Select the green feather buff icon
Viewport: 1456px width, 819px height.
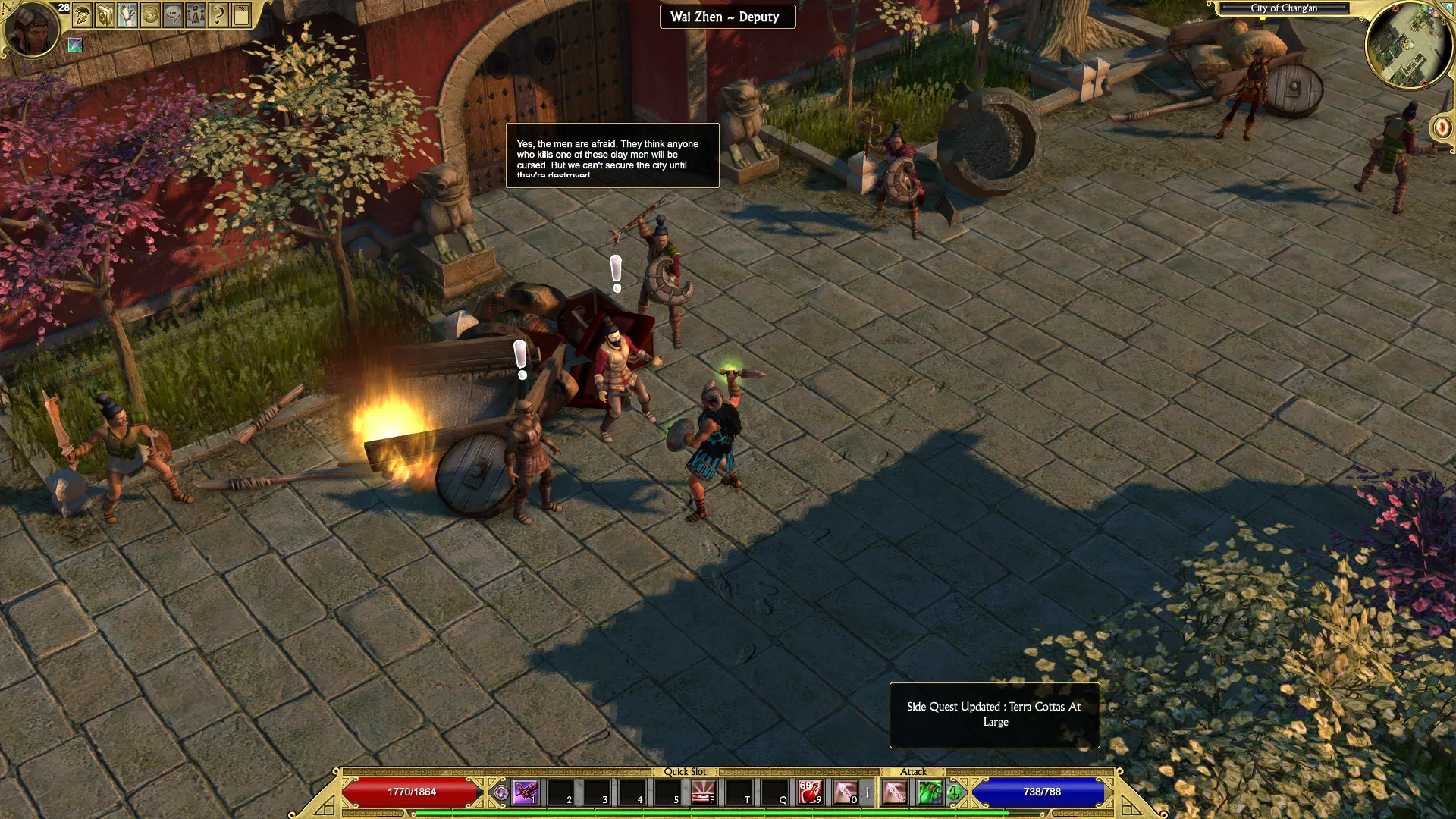click(75, 45)
